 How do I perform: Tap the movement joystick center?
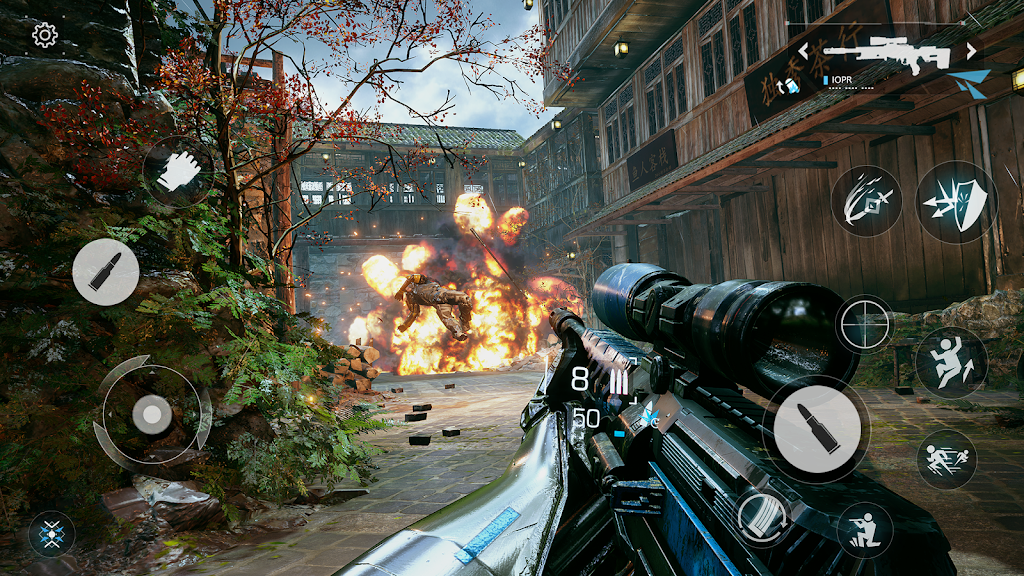[x=152, y=415]
